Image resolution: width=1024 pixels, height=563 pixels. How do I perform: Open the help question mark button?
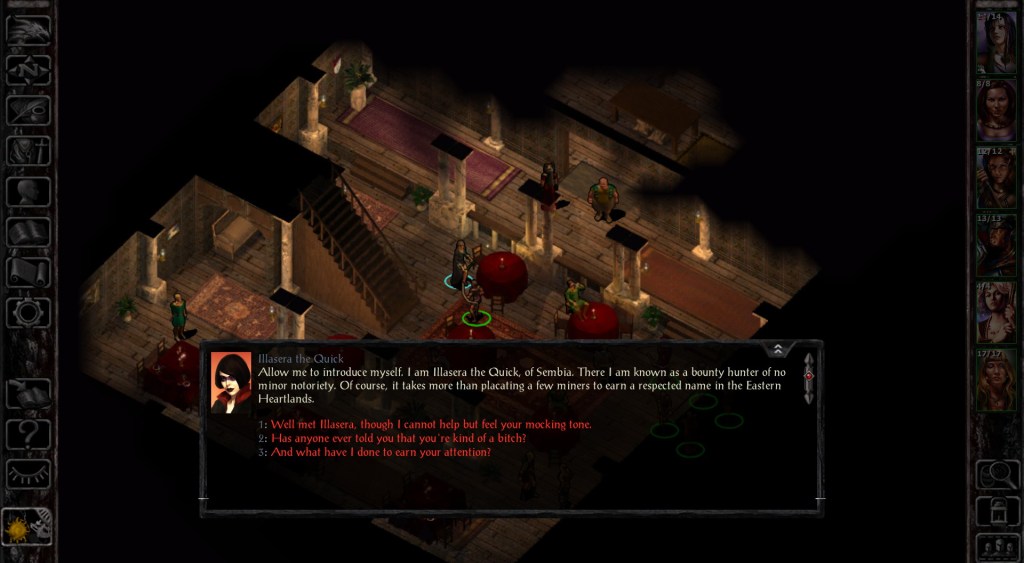tap(28, 434)
